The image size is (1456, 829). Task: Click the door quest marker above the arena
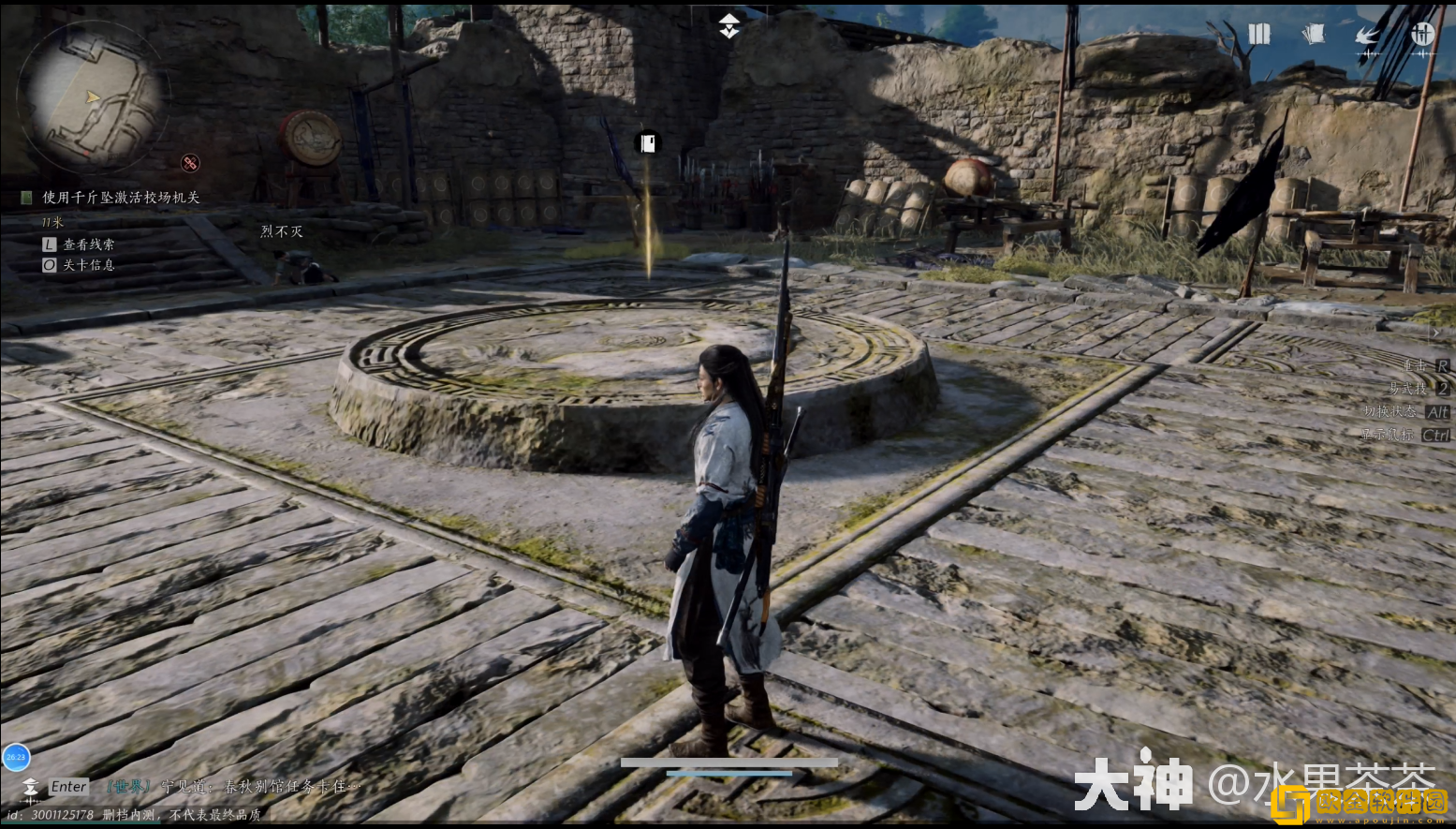coord(647,142)
